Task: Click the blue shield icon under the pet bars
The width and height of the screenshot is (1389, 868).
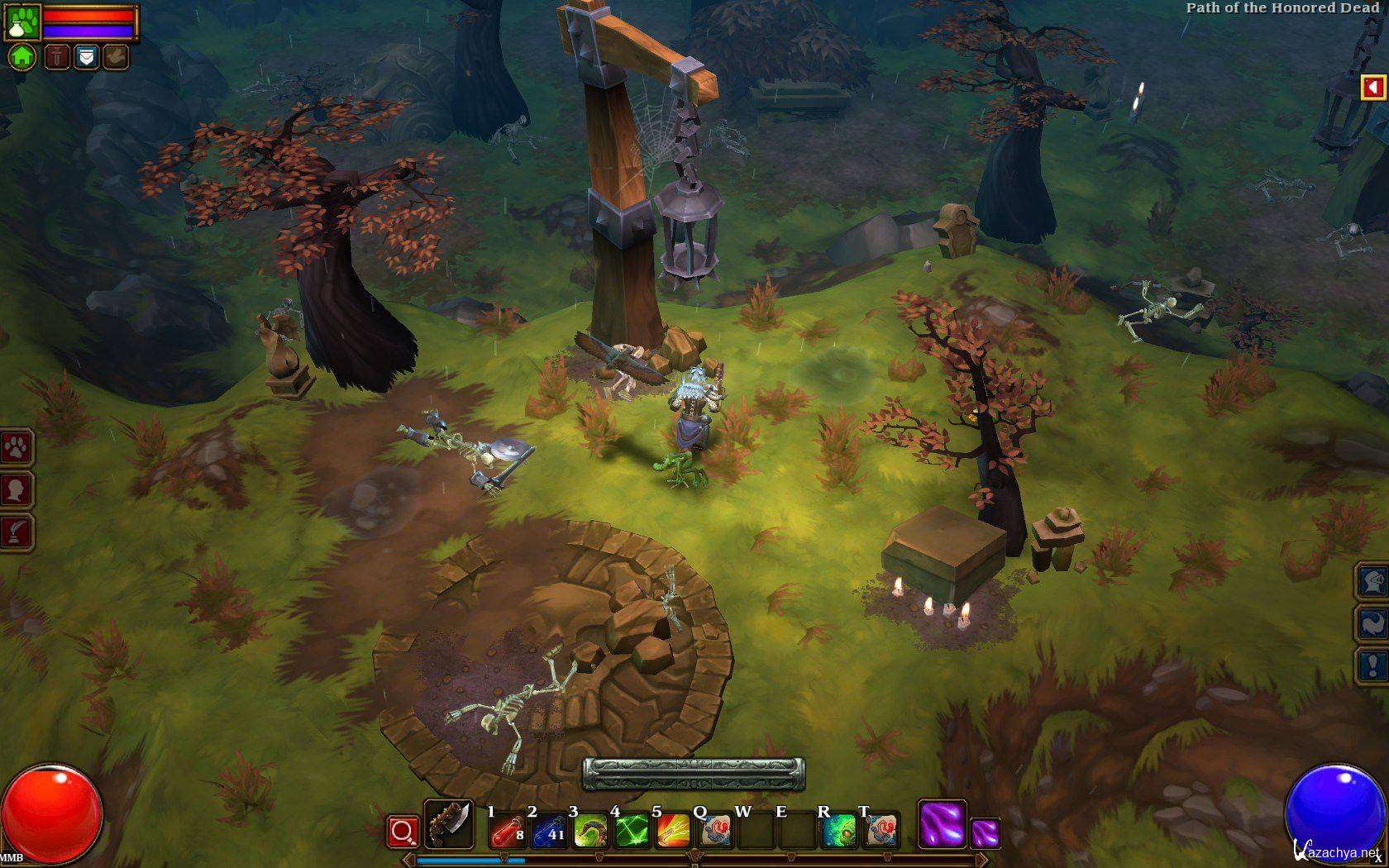Action: [86, 57]
